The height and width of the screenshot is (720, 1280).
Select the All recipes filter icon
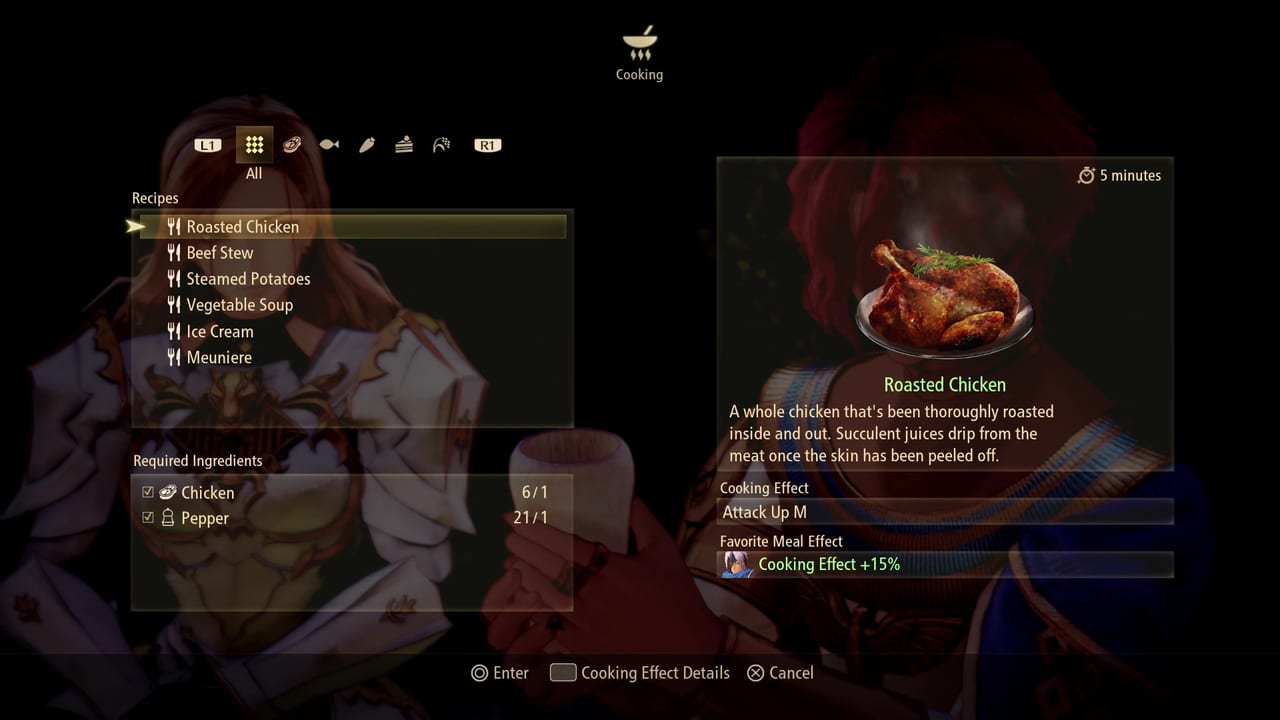(254, 145)
